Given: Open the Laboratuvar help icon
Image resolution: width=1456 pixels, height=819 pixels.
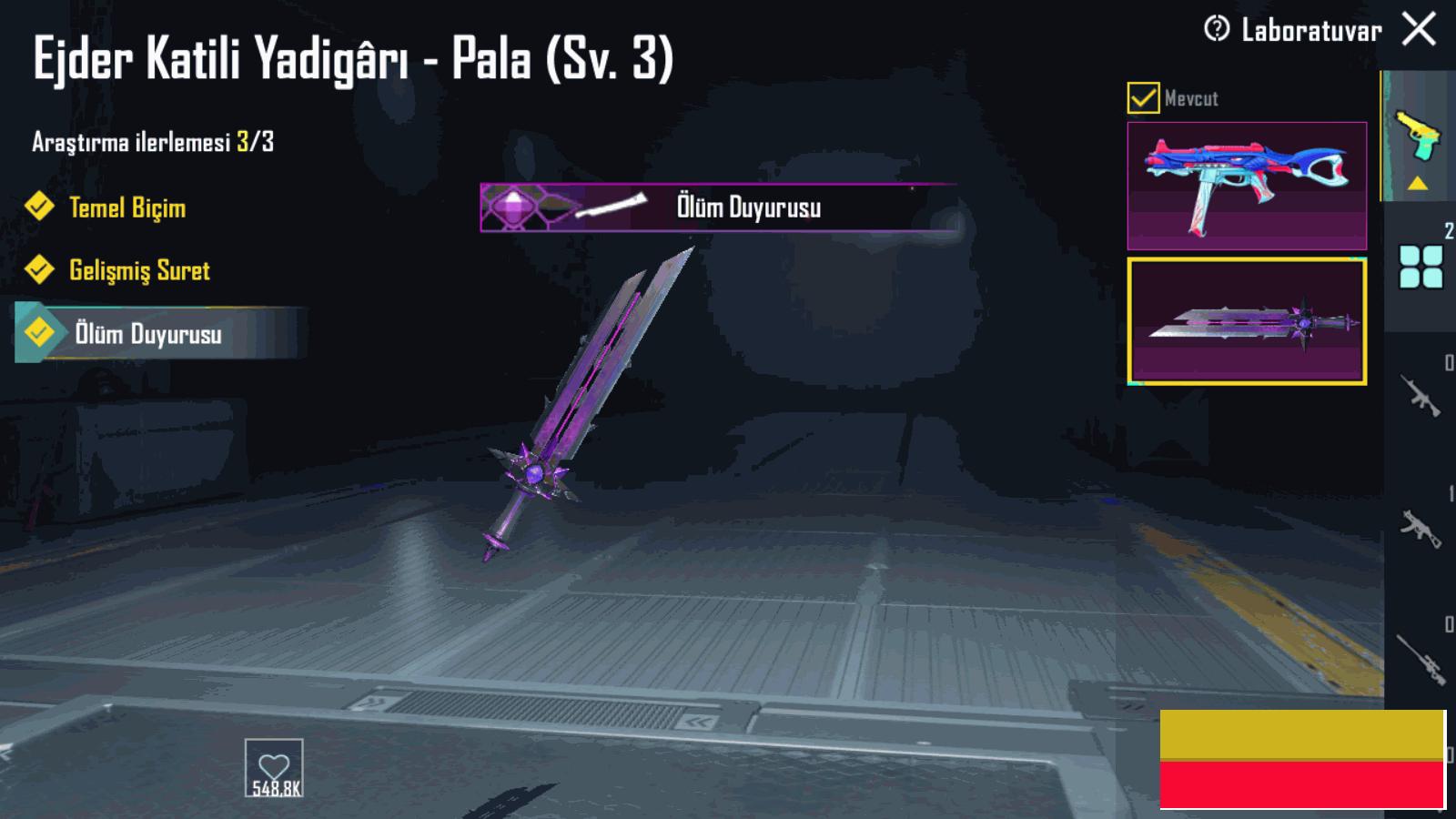Looking at the screenshot, I should [1216, 29].
